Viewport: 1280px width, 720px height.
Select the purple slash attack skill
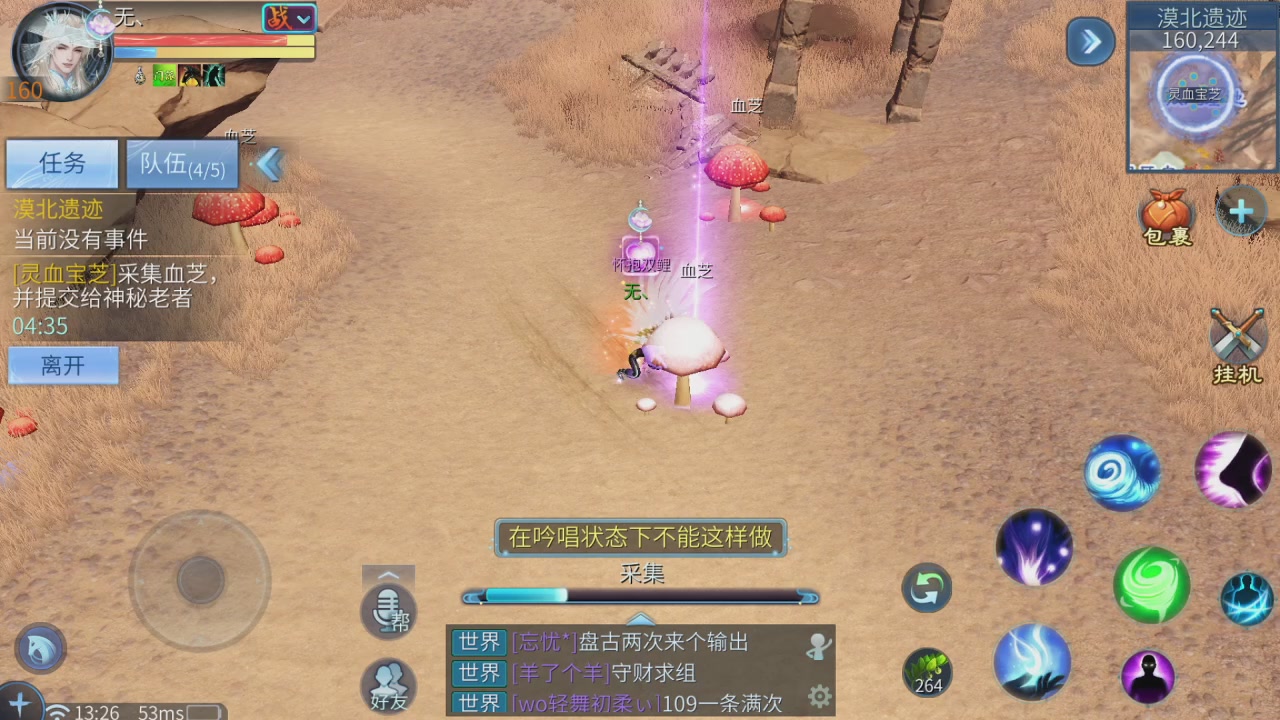pos(1233,470)
